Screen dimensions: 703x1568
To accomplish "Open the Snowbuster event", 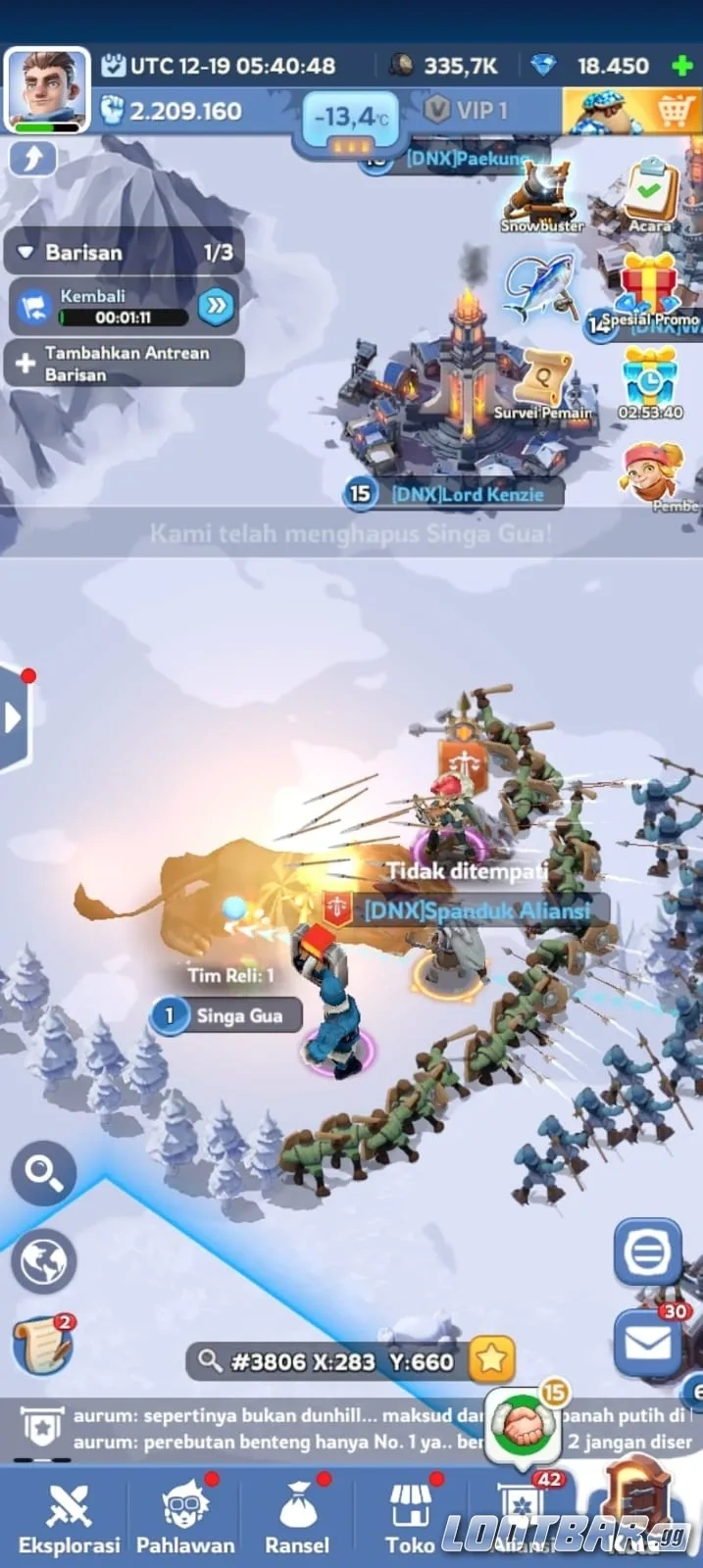I will (x=542, y=195).
